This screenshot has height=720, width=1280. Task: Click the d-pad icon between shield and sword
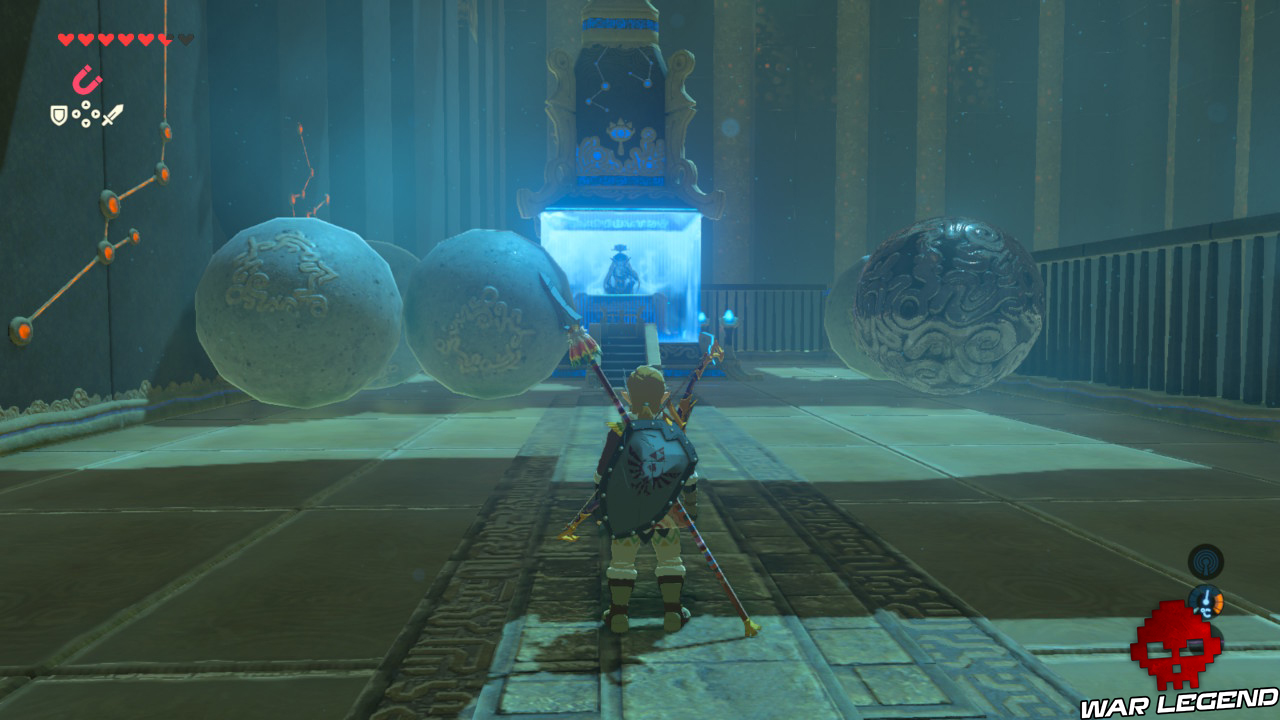pos(86,113)
